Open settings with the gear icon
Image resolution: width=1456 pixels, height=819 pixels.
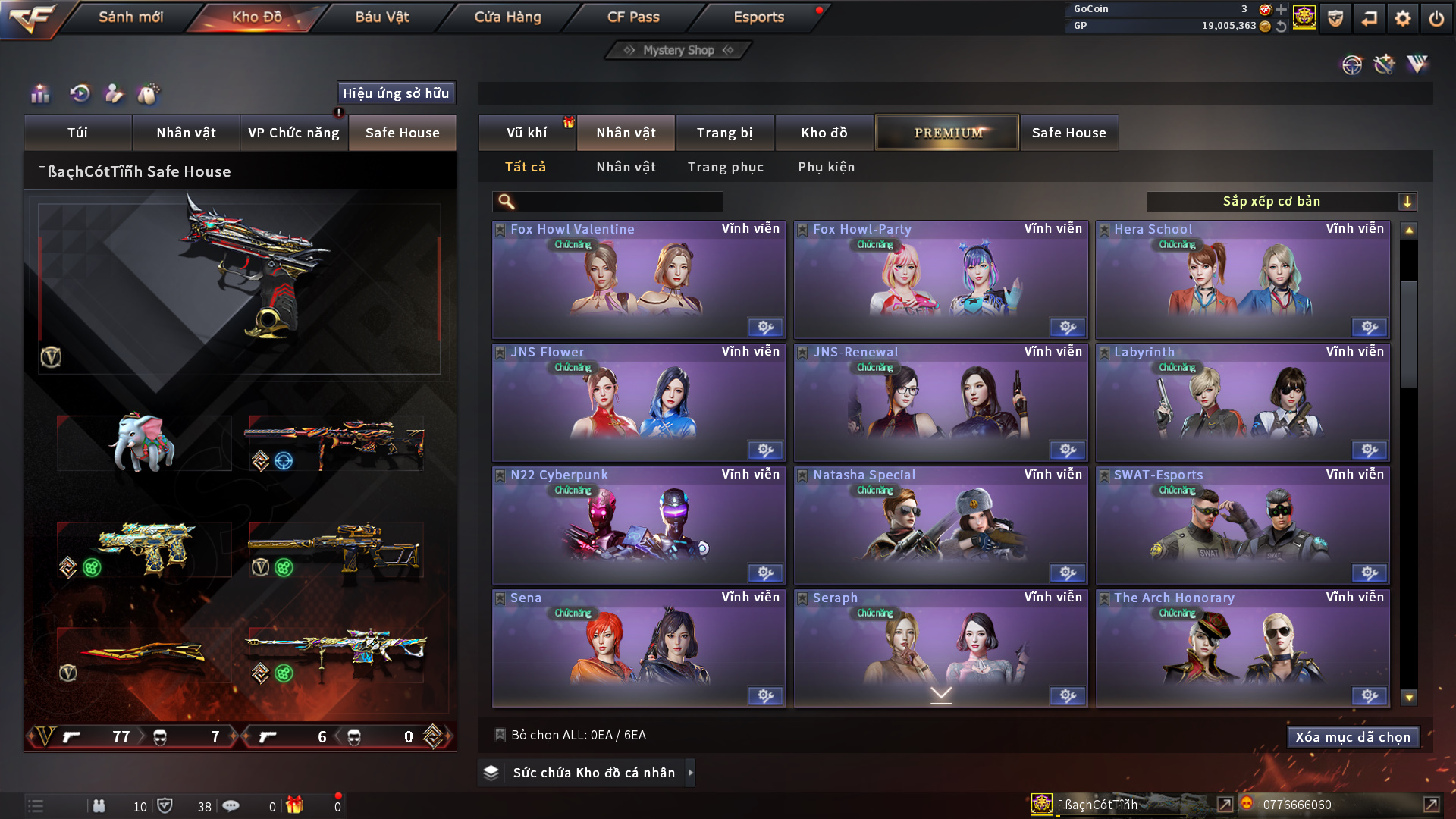pos(1402,18)
